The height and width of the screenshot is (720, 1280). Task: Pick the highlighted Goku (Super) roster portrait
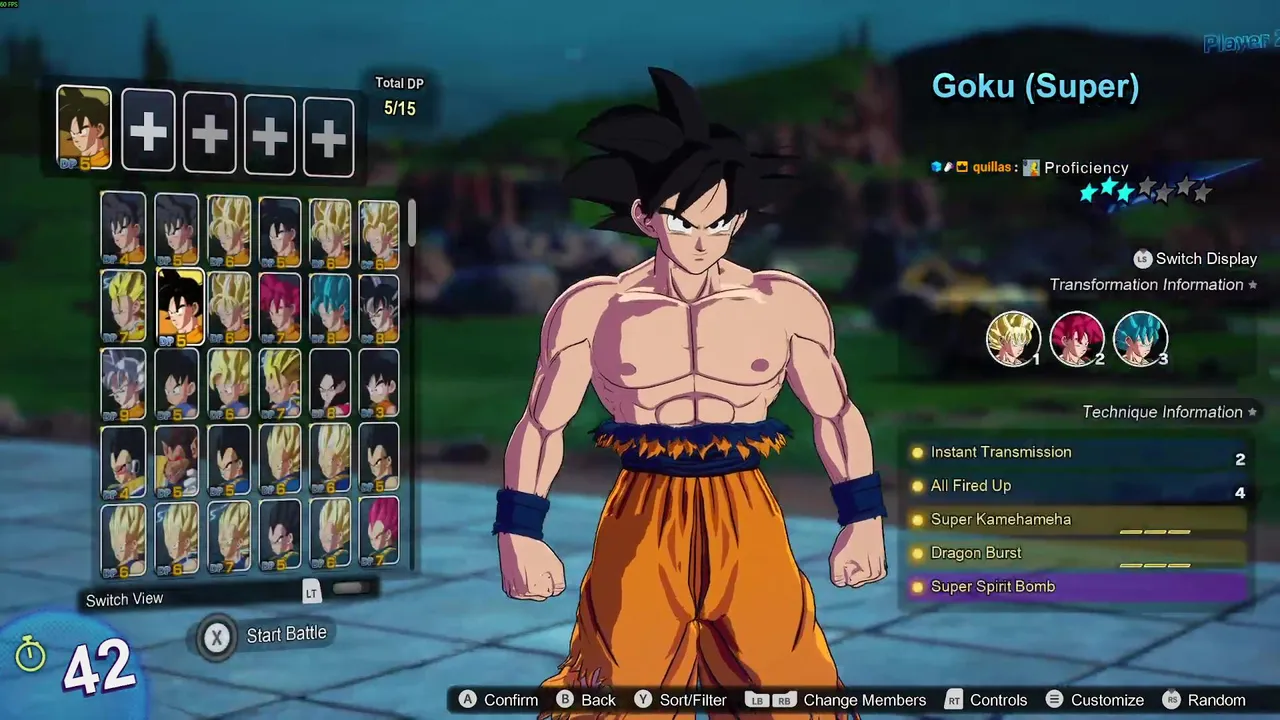point(180,307)
